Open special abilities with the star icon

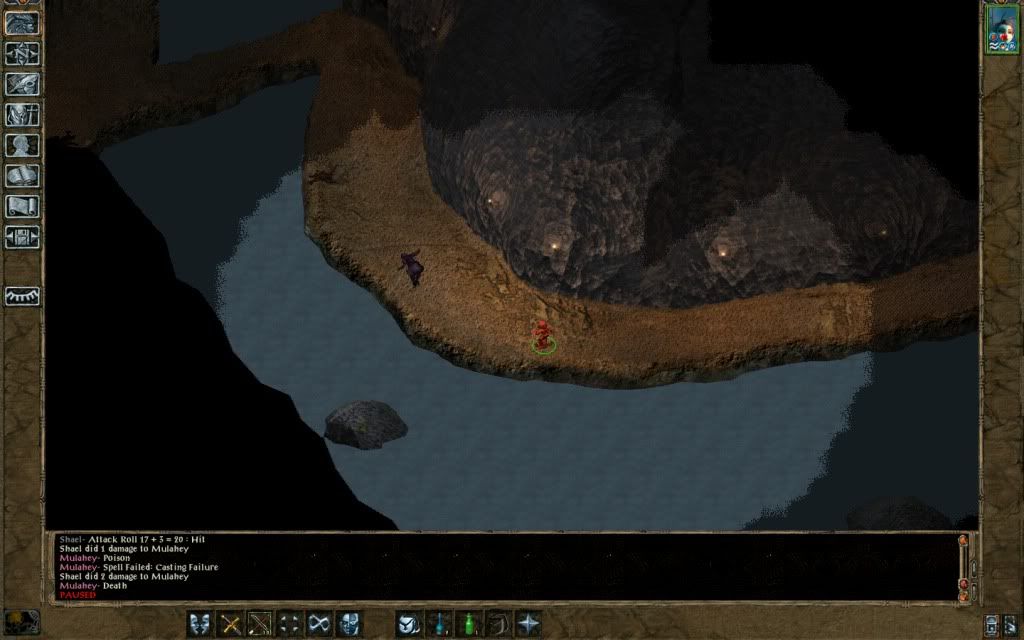click(x=528, y=624)
